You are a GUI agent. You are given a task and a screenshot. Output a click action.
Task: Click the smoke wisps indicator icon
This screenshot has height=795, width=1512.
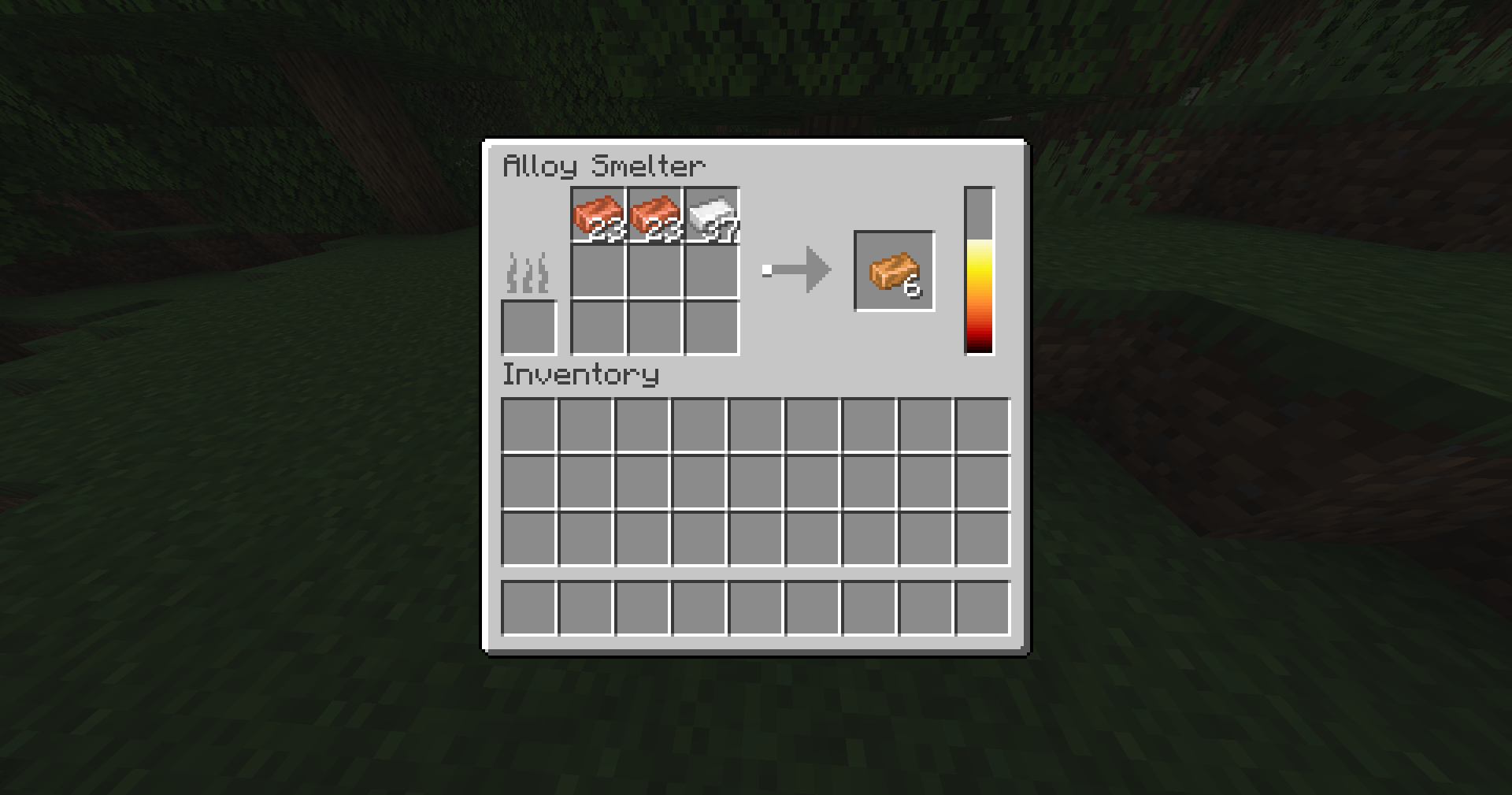(526, 271)
